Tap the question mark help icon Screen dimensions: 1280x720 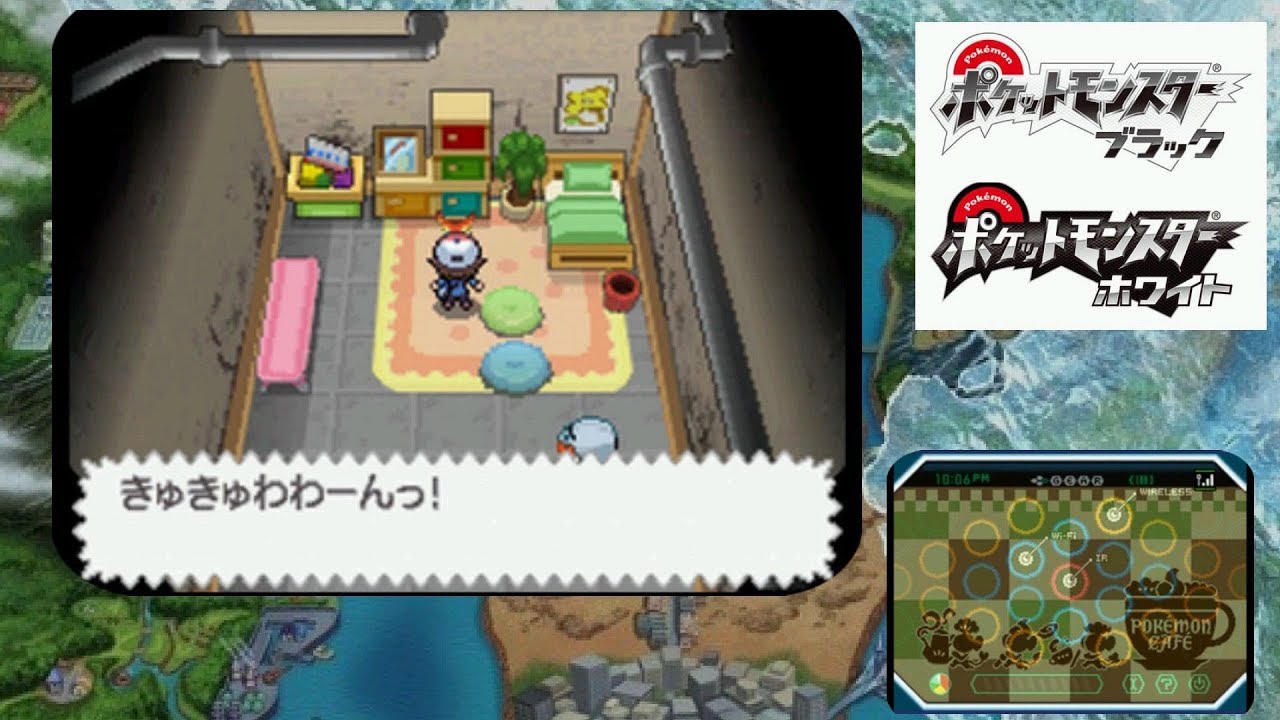point(1167,683)
